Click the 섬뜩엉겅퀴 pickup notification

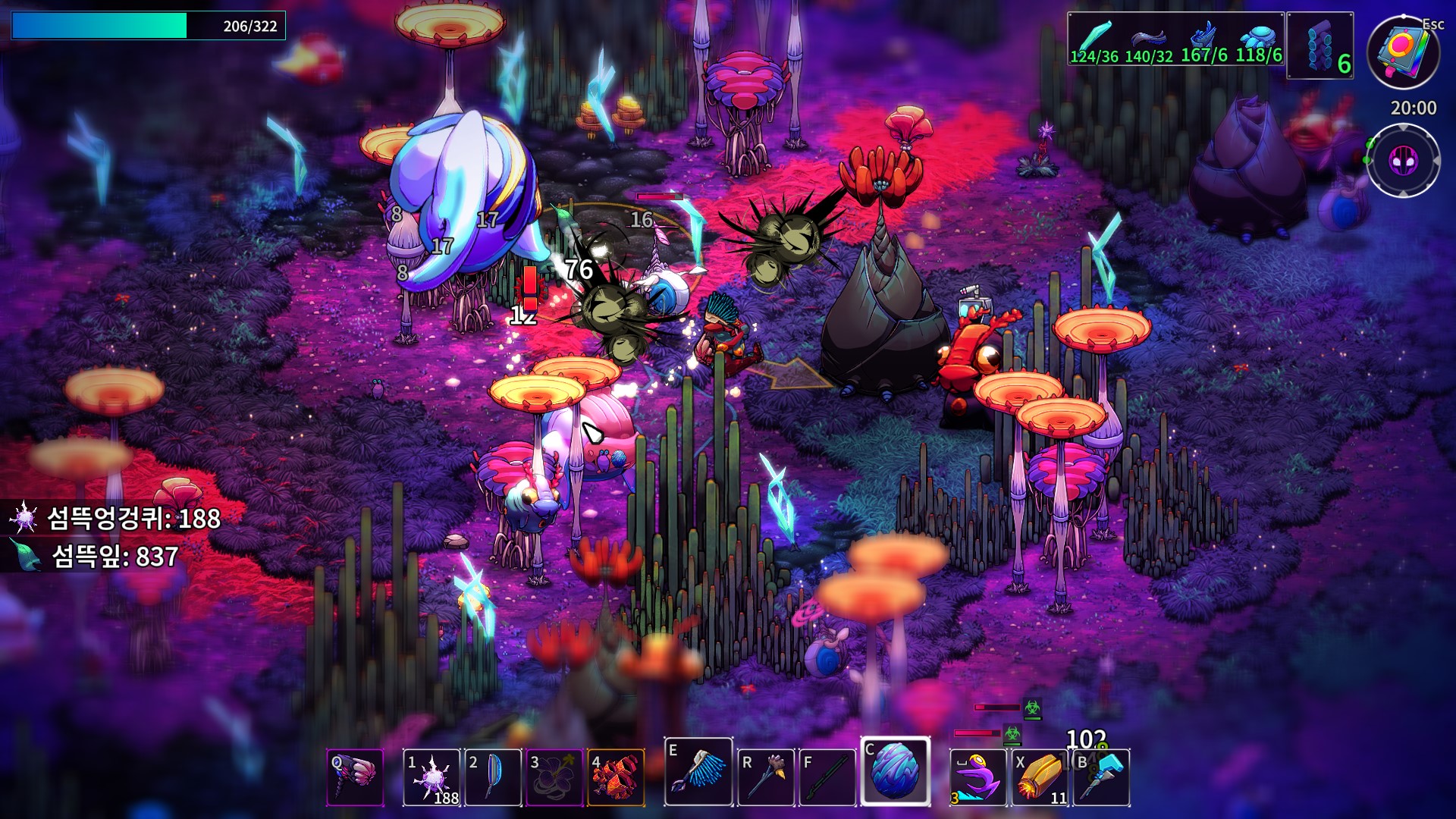coord(114,519)
